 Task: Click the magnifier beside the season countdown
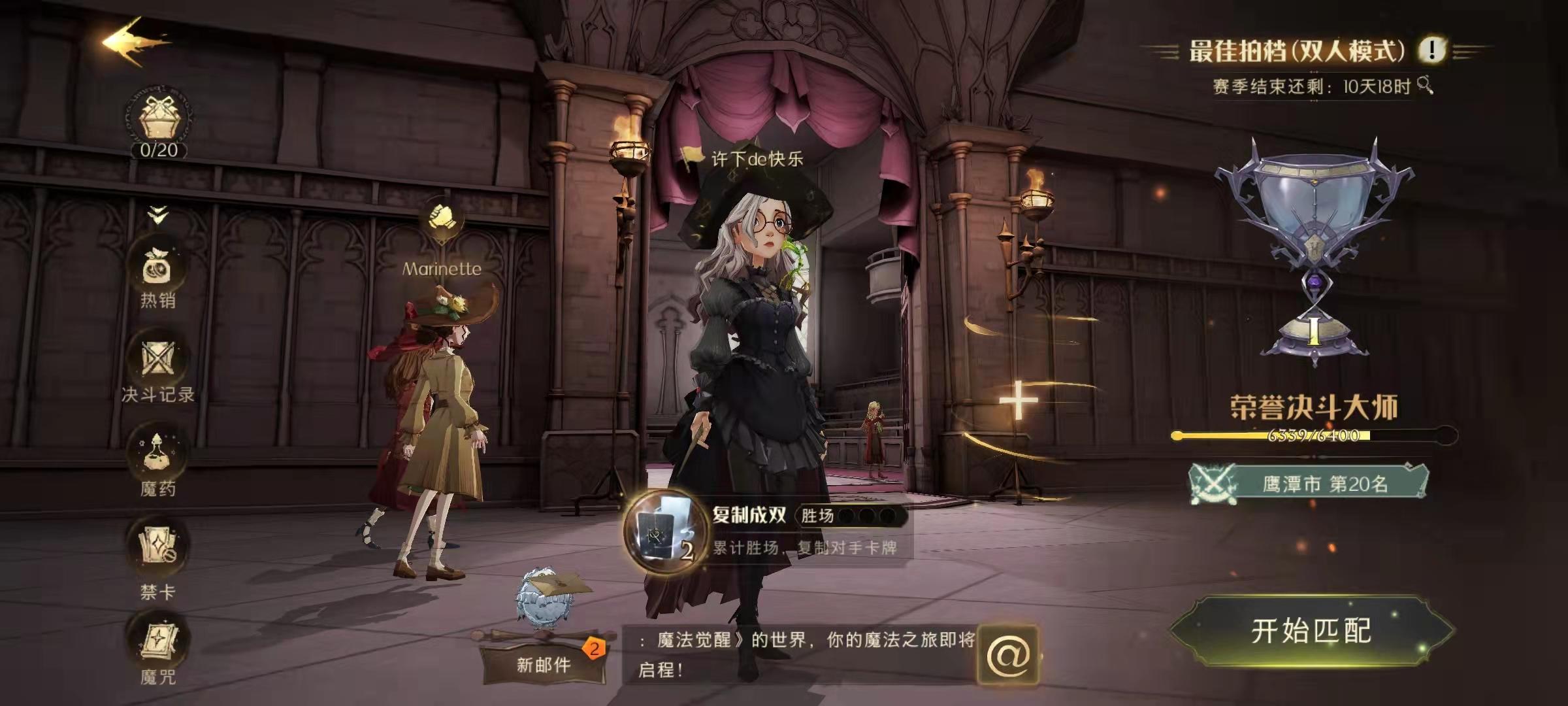click(x=1425, y=84)
